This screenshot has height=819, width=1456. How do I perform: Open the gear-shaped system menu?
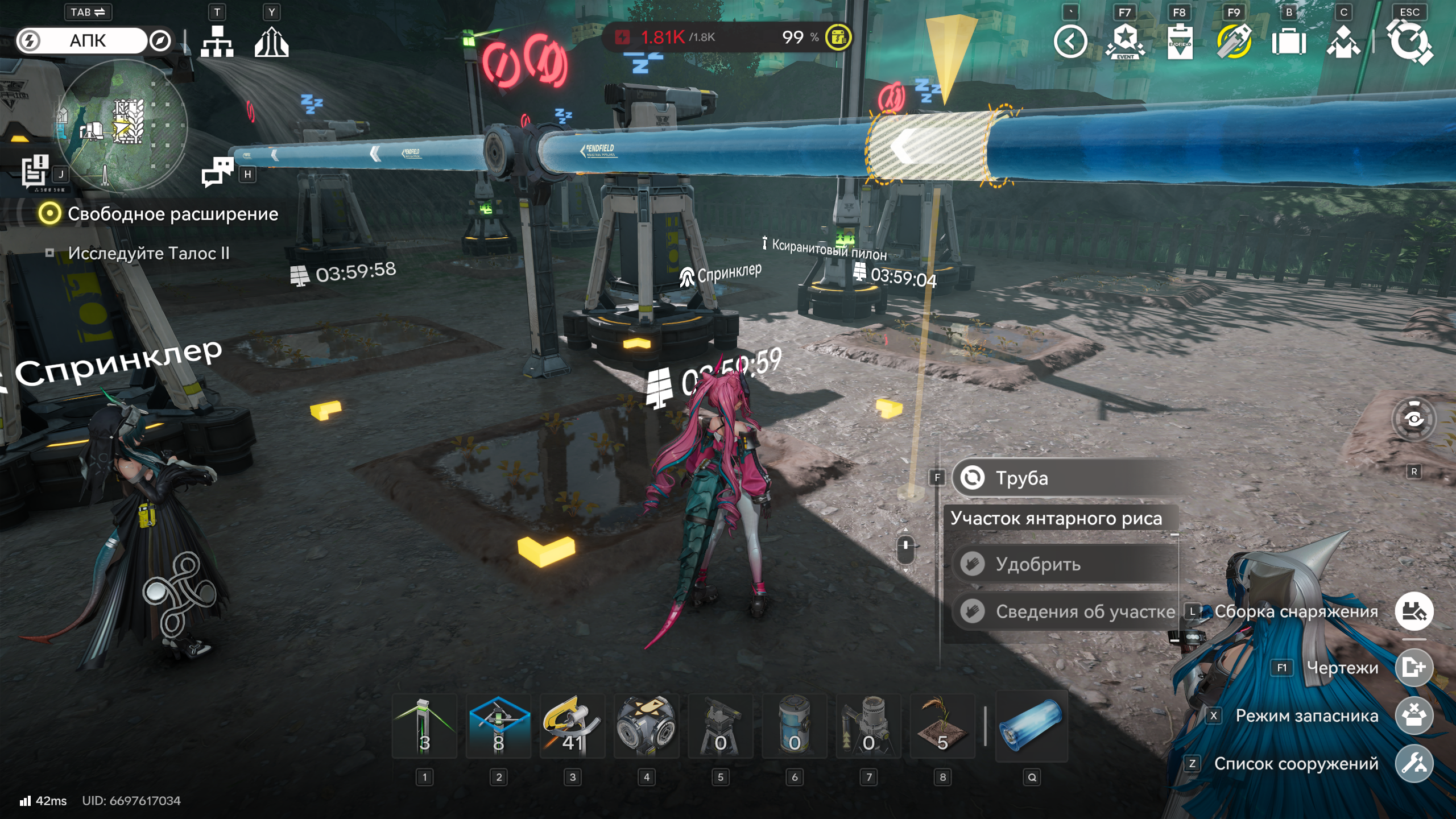point(1409,42)
